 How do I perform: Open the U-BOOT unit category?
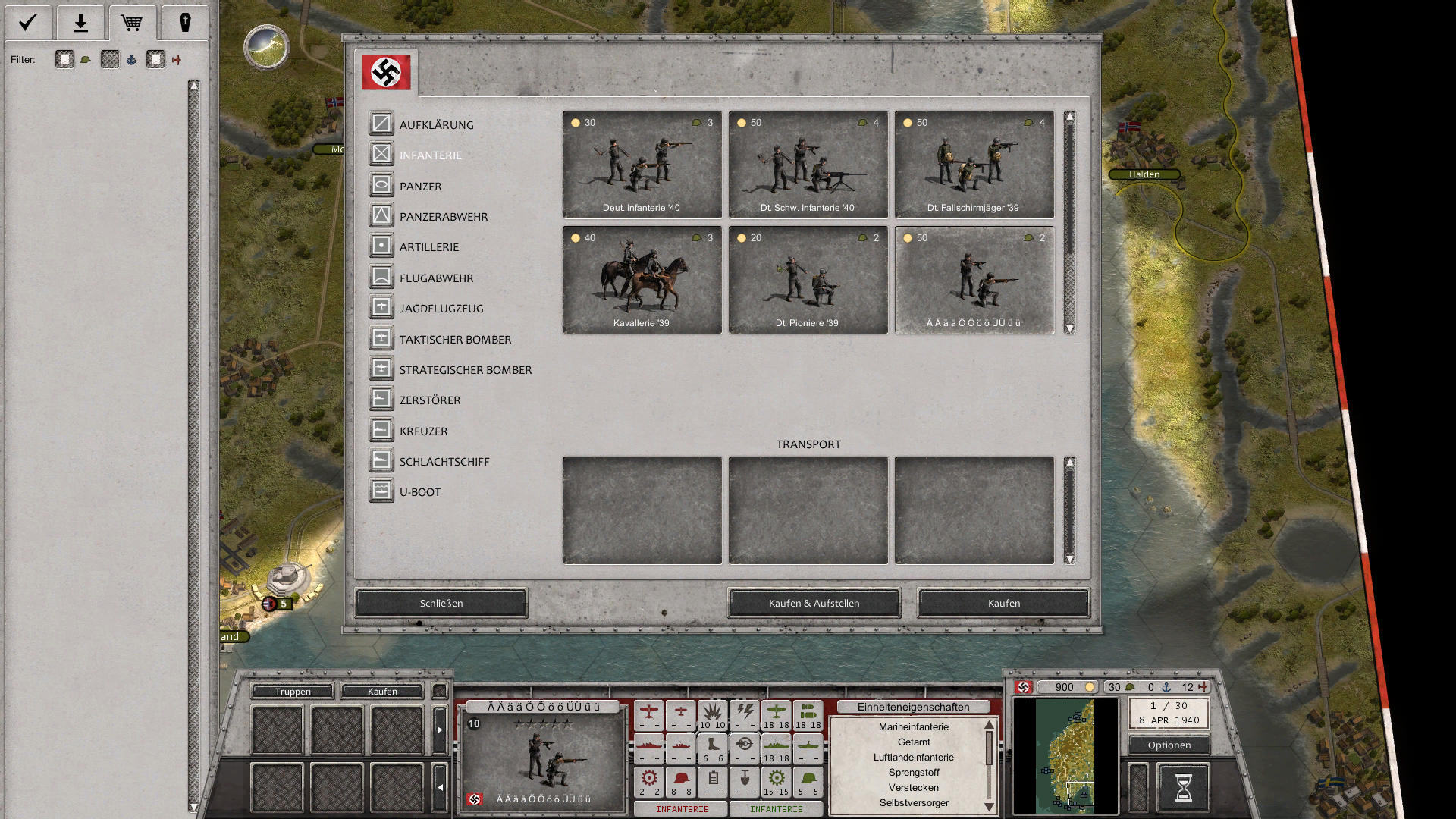[381, 491]
